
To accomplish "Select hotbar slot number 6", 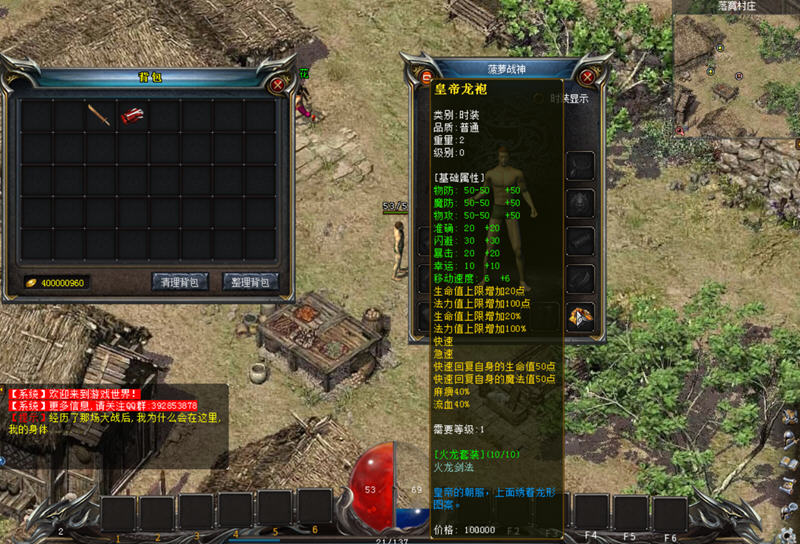I will point(315,508).
